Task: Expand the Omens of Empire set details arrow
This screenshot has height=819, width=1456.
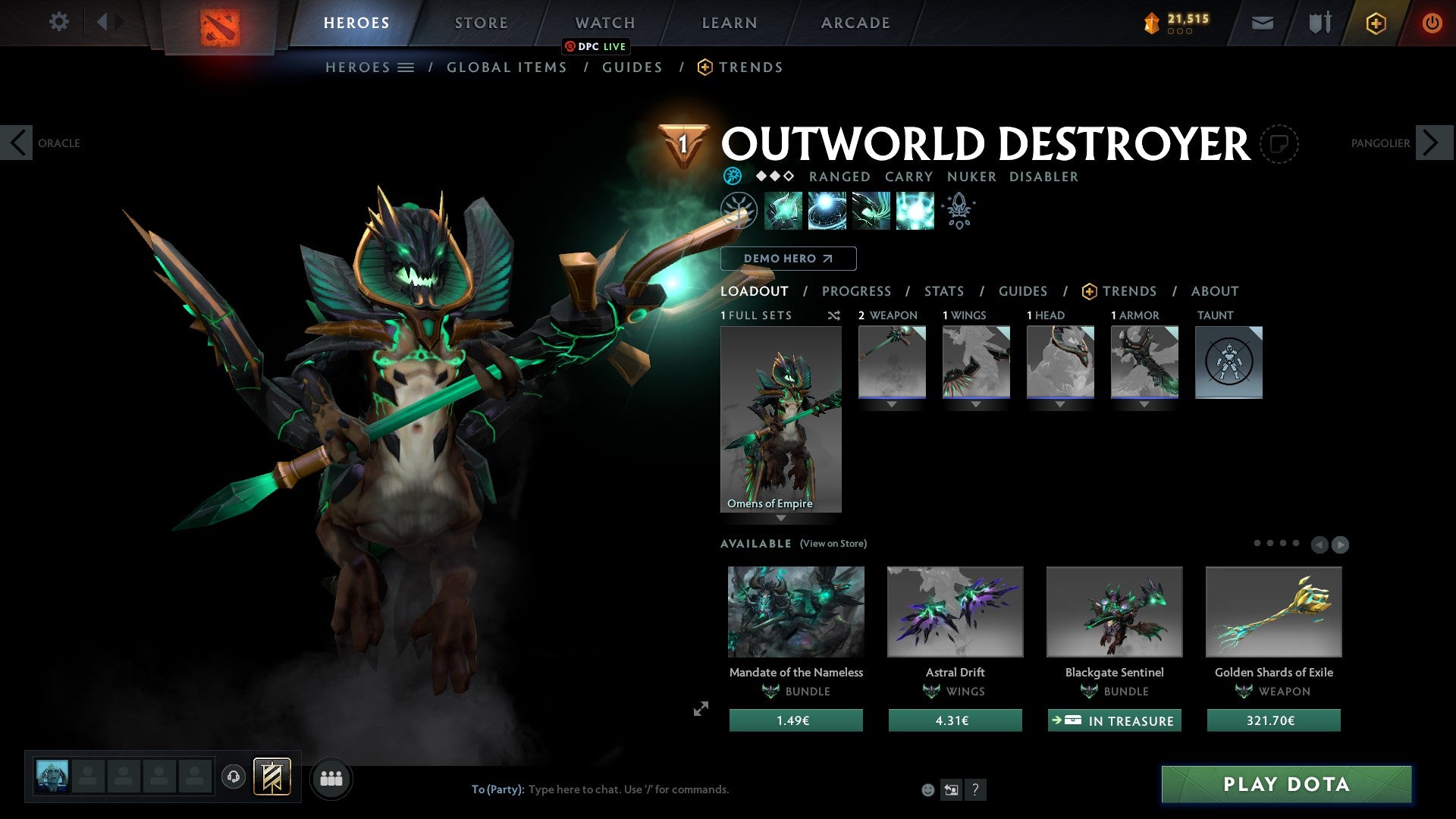Action: [x=781, y=519]
